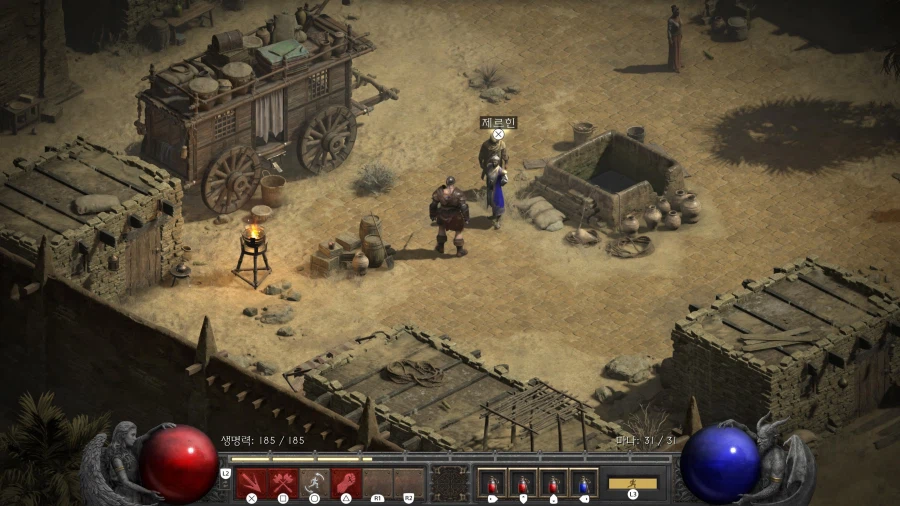This screenshot has height=506, width=900.
Task: Use the gray swinging figure skill
Action: 314,482
